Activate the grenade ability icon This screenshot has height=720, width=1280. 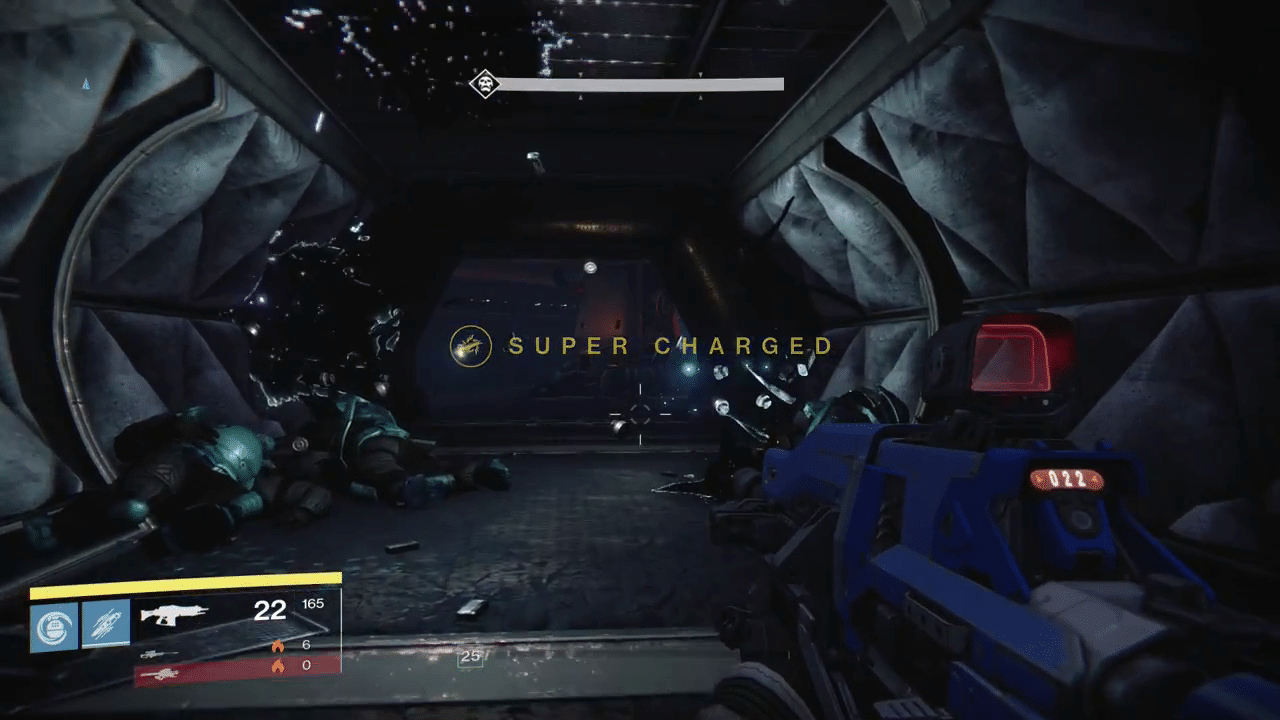(x=53, y=625)
